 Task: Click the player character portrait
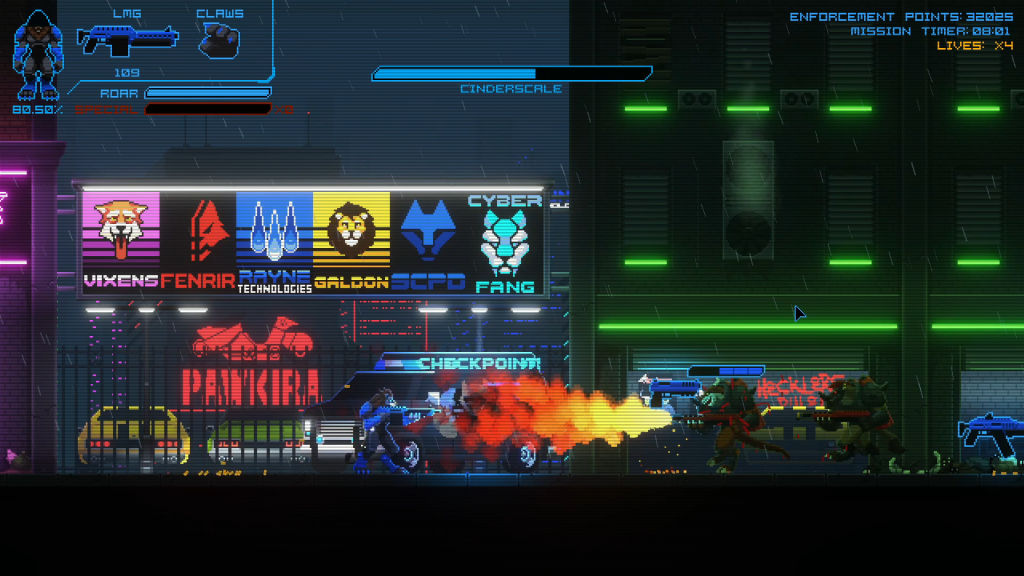[x=38, y=55]
